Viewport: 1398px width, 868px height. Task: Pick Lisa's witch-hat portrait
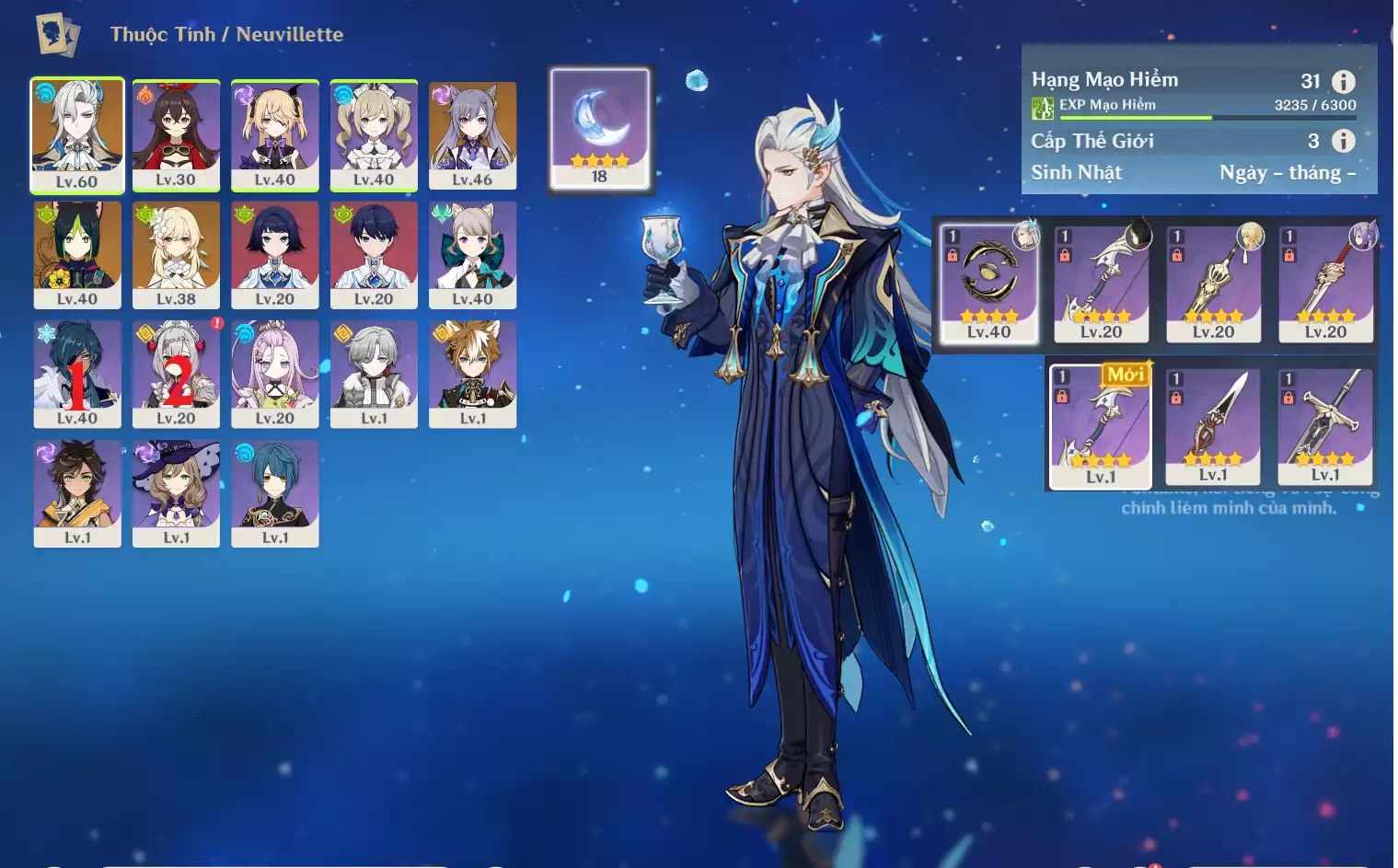click(x=176, y=492)
